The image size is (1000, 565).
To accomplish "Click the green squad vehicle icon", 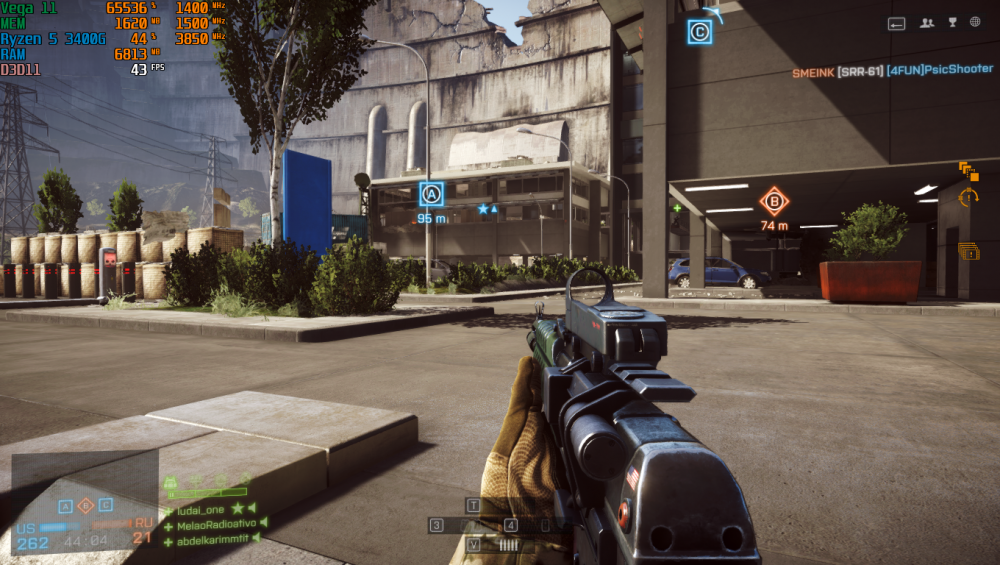I will point(170,484).
